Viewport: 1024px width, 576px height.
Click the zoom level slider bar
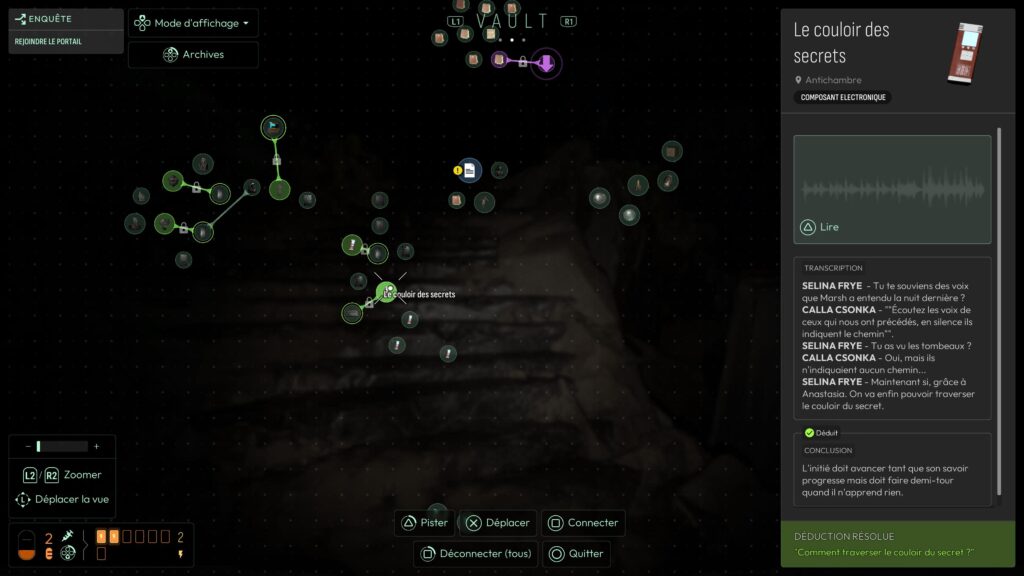pos(62,446)
